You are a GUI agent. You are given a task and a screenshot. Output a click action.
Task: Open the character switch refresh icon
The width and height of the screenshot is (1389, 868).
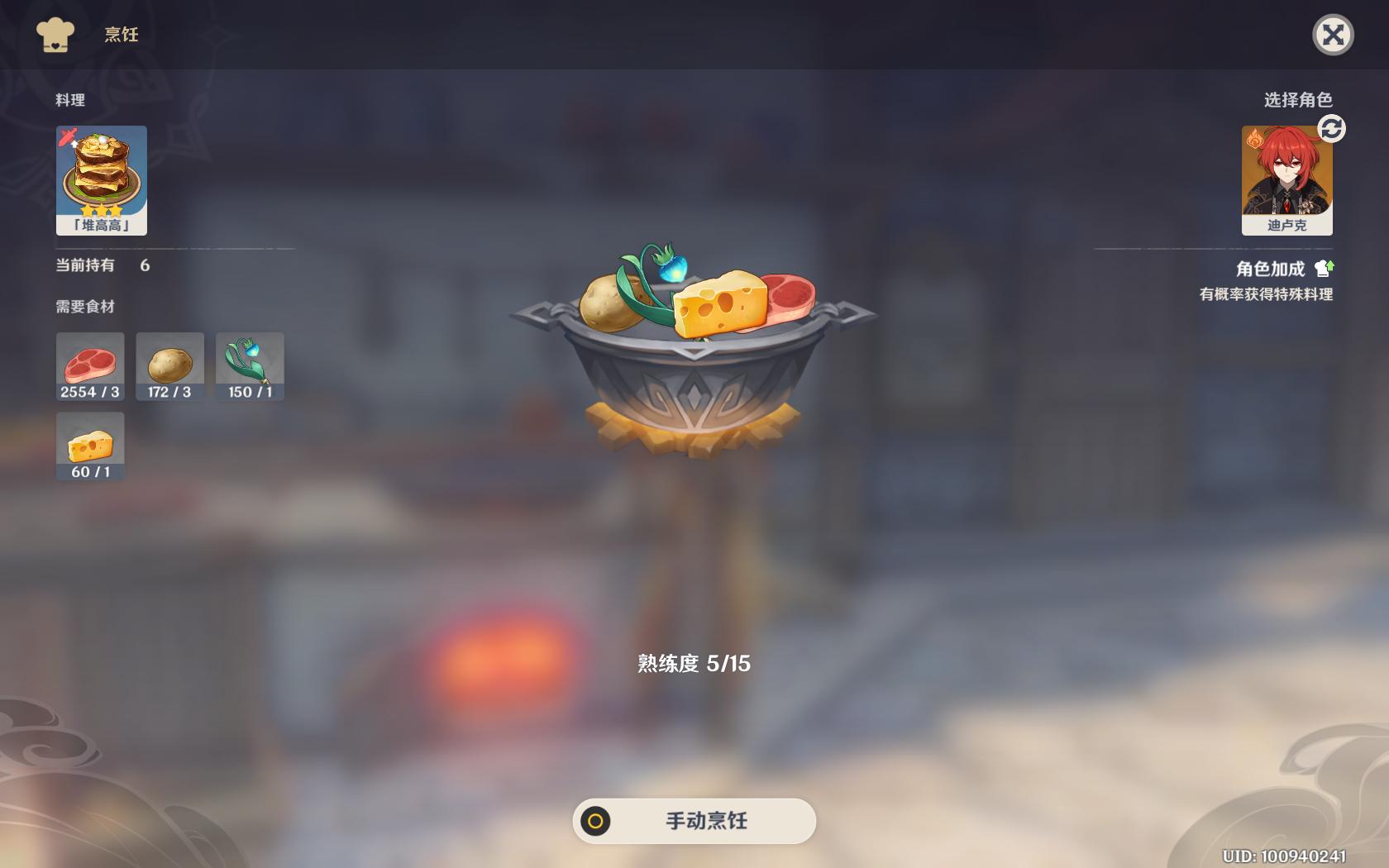click(x=1331, y=129)
